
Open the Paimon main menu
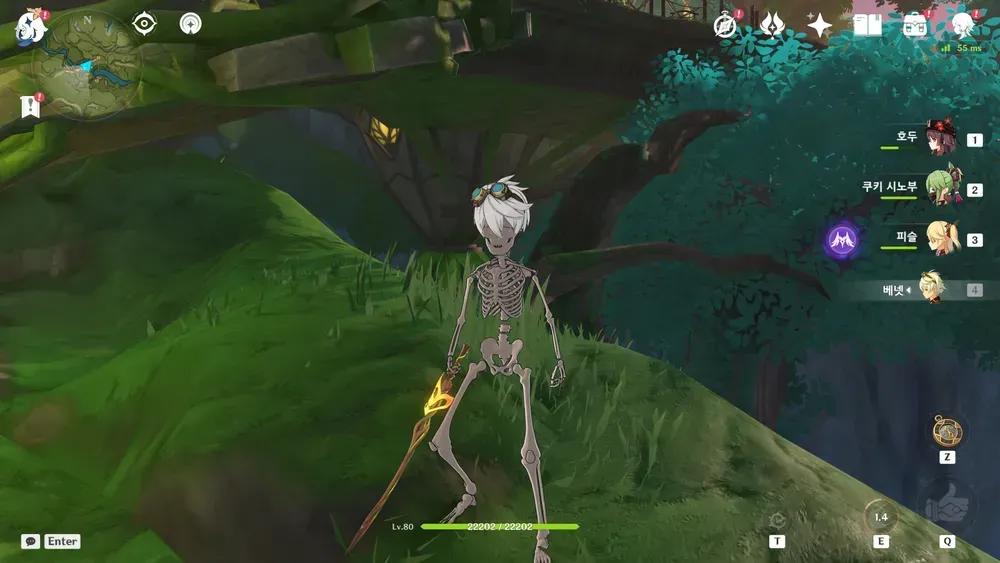[31, 27]
